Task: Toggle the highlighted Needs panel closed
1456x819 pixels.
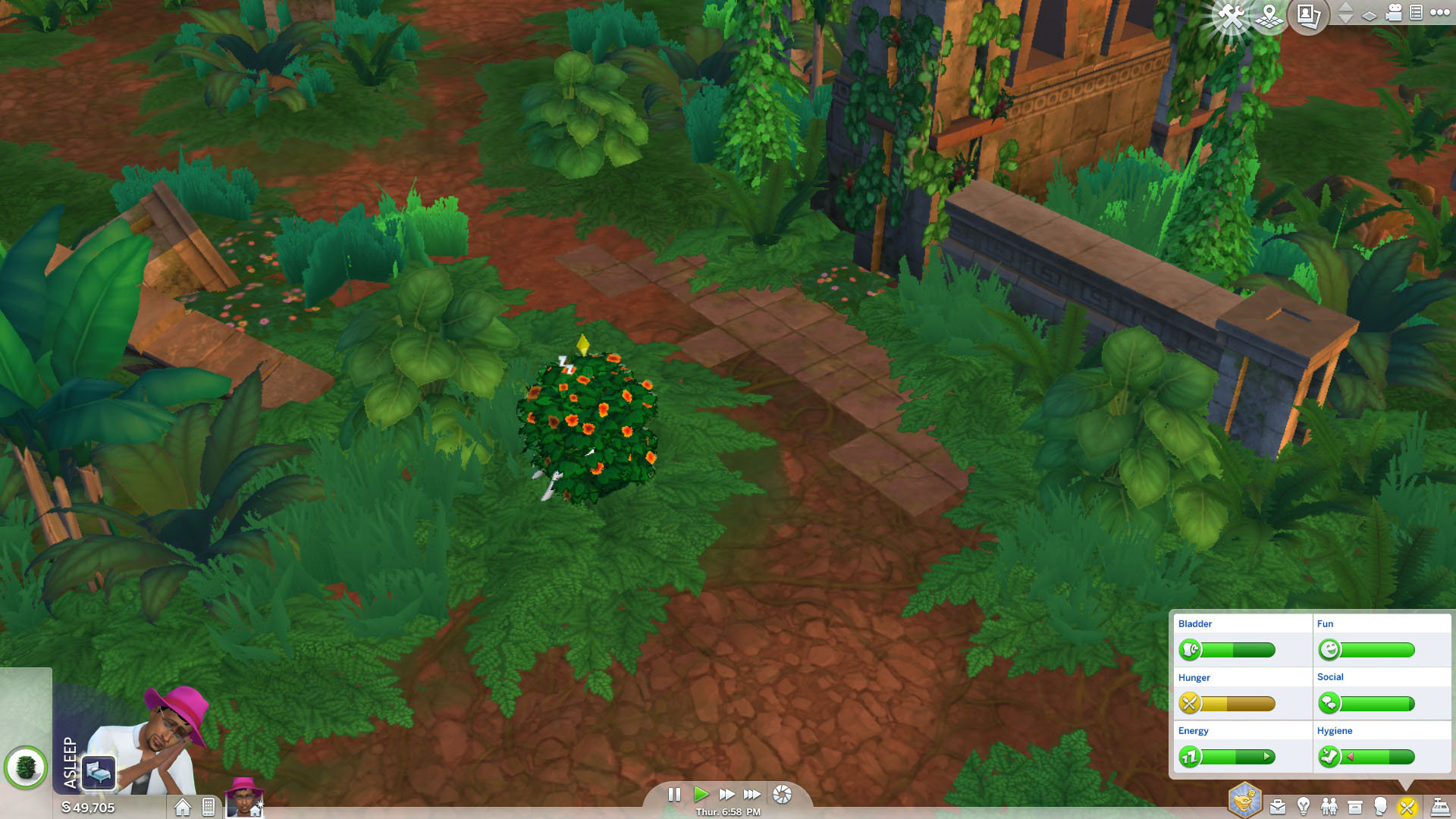Action: click(1408, 805)
